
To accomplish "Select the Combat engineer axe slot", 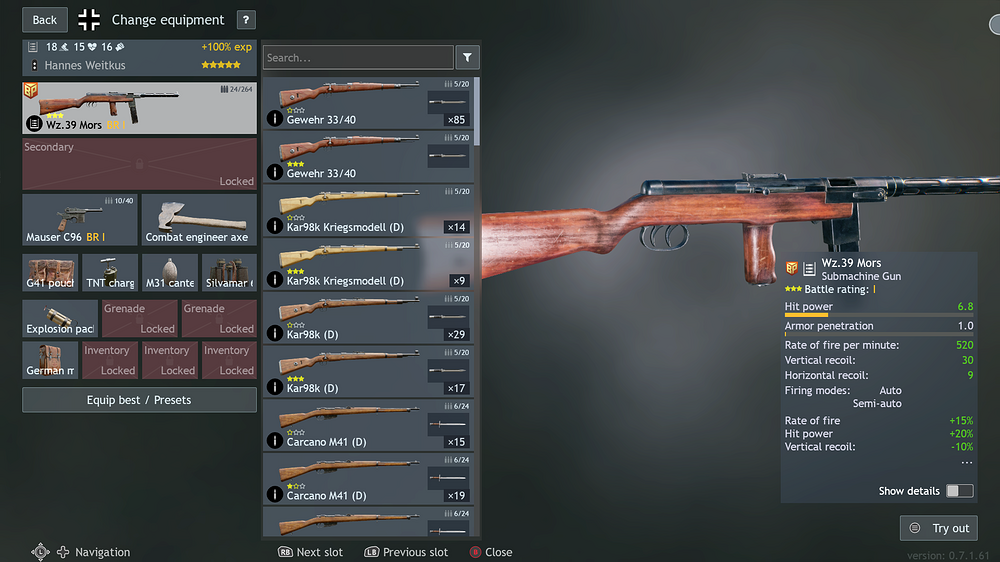I will coord(198,220).
